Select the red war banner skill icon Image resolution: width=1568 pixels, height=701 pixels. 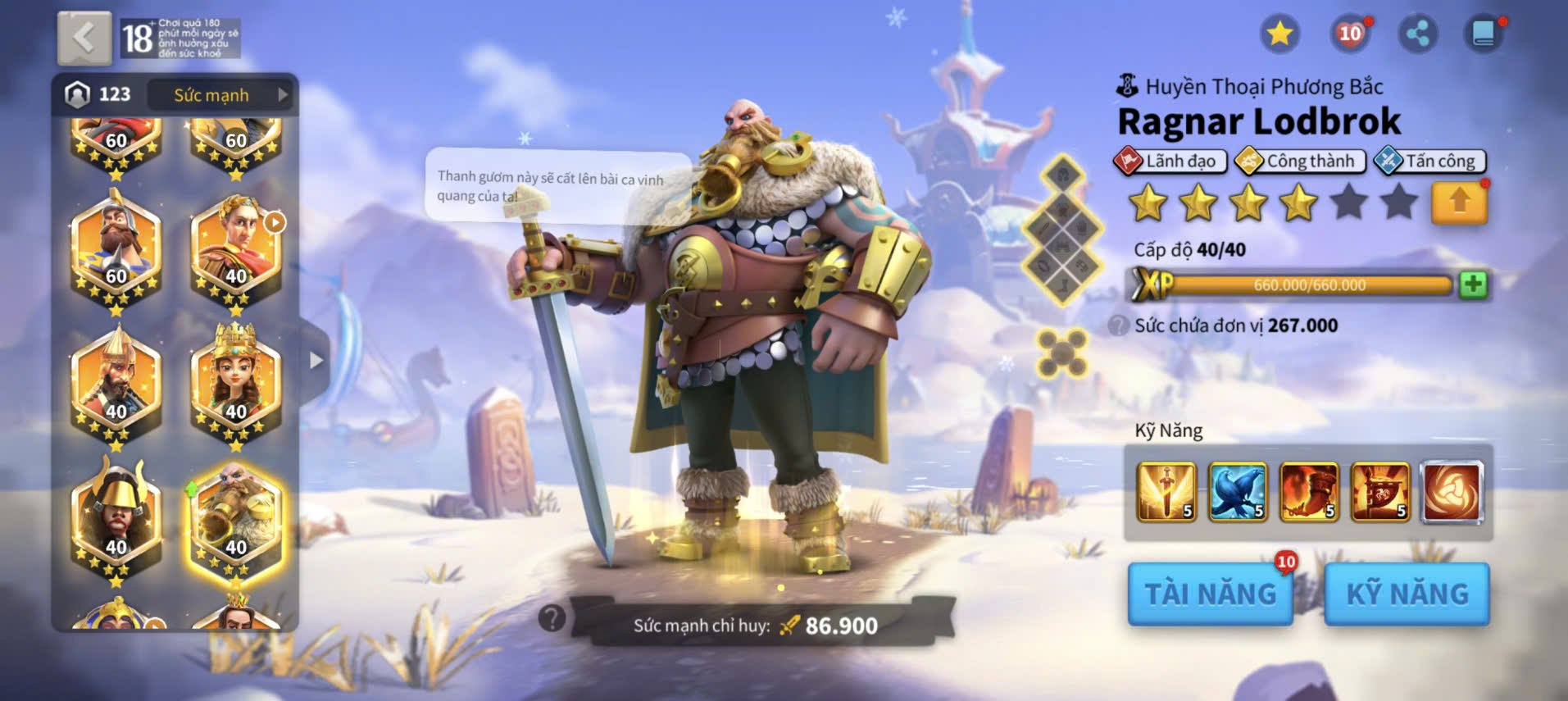(x=1380, y=492)
